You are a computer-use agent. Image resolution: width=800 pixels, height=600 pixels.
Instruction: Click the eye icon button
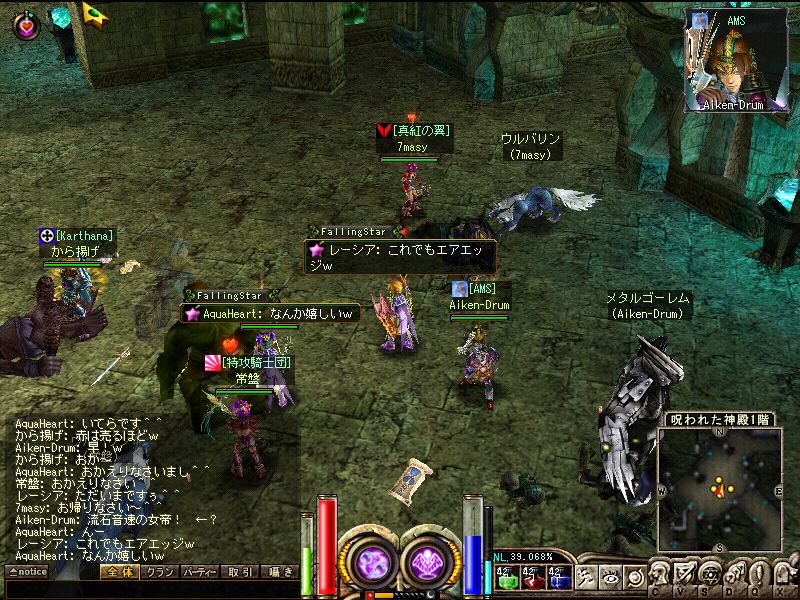coord(609,576)
